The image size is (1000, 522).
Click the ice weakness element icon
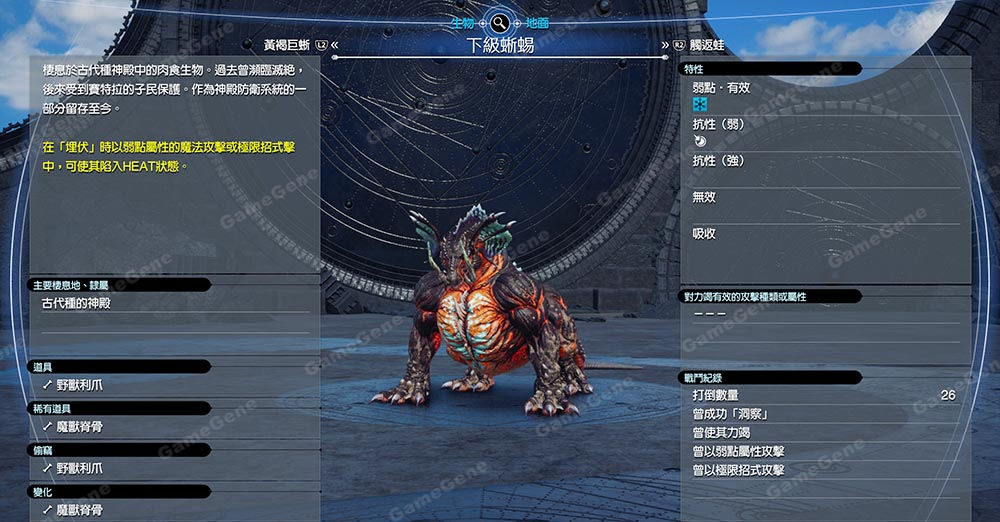(700, 105)
